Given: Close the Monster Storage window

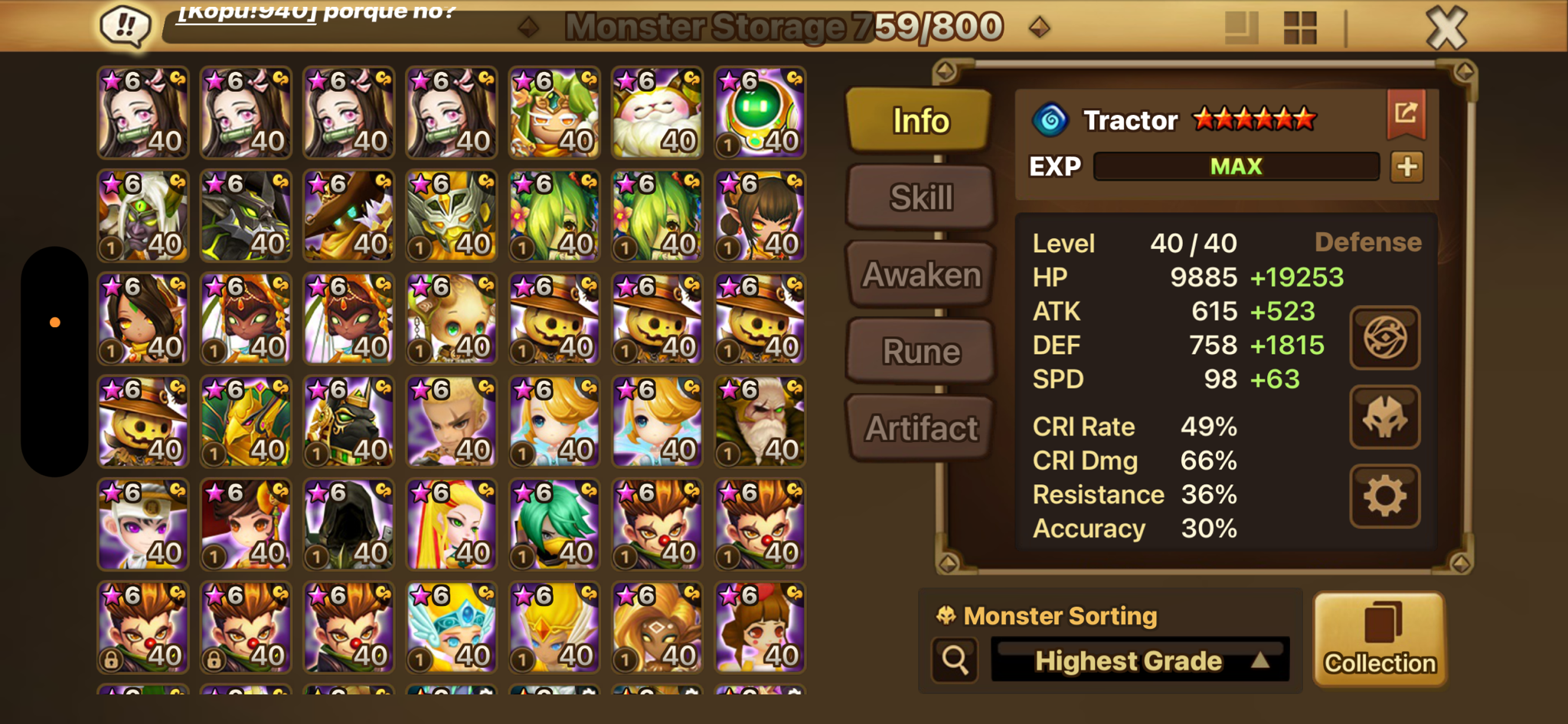Looking at the screenshot, I should (1445, 28).
